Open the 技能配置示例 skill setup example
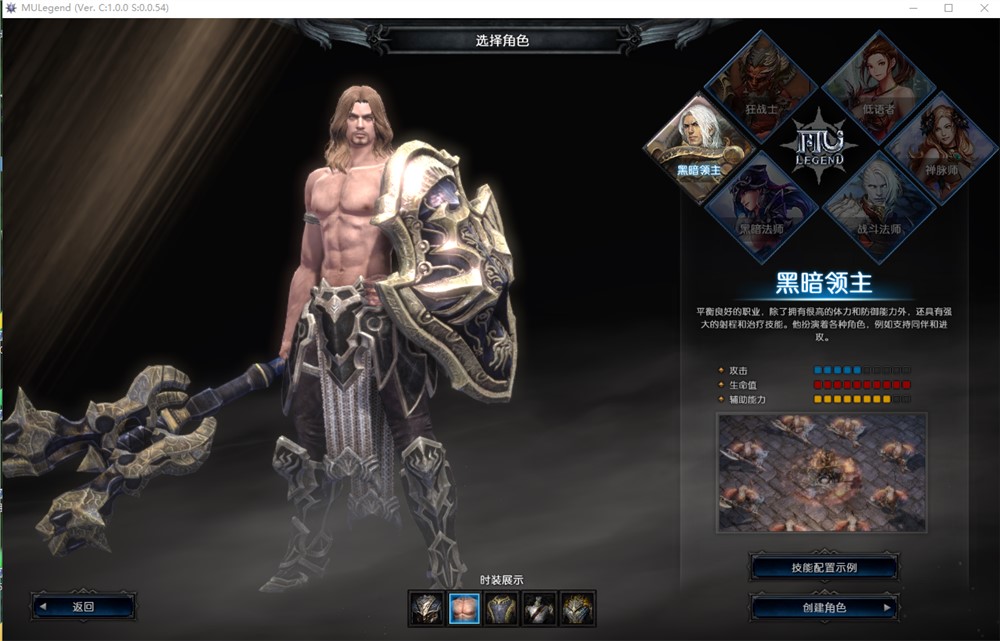This screenshot has width=1000, height=641. (x=823, y=568)
